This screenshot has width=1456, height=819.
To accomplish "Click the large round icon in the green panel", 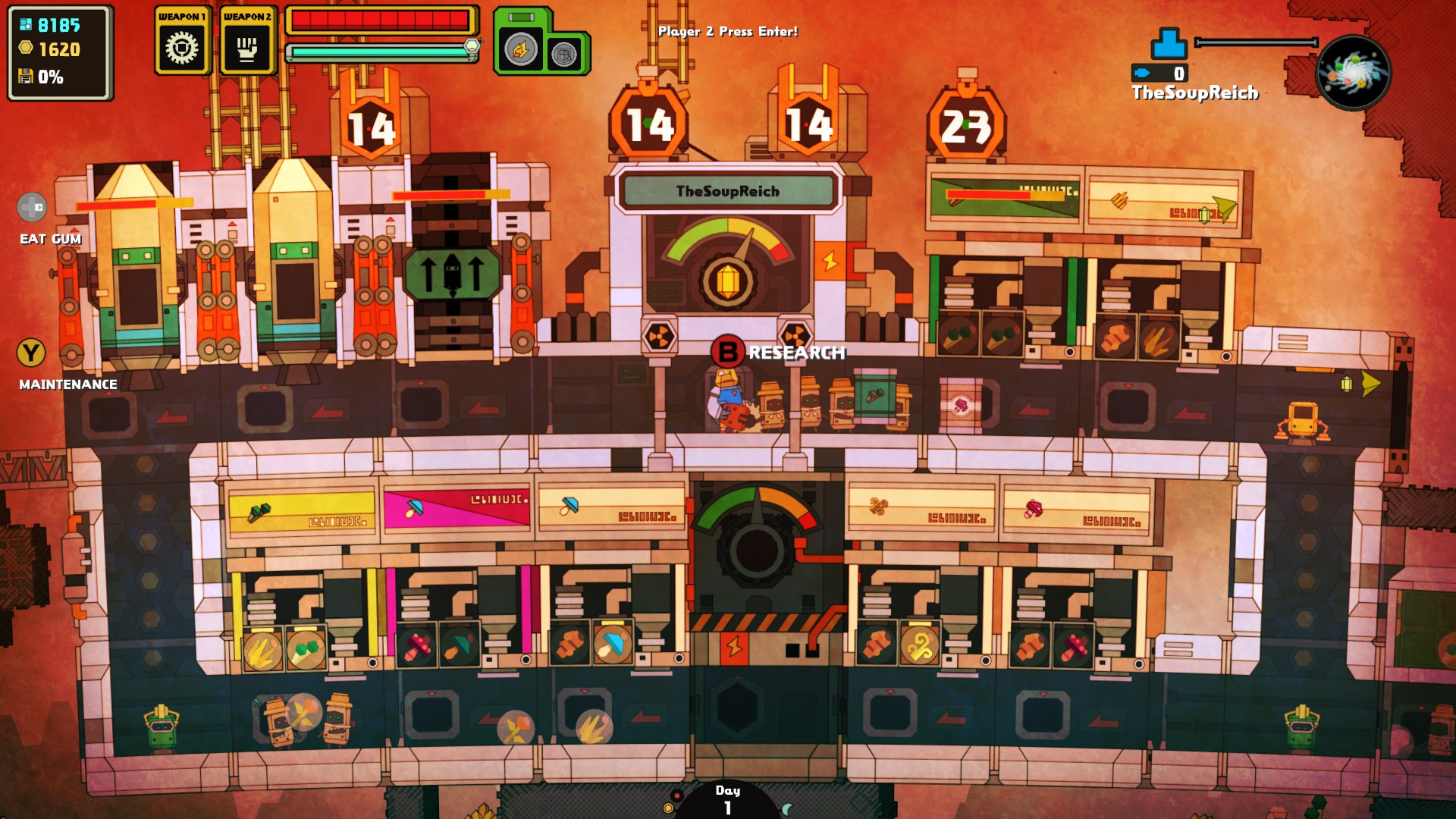I will (x=520, y=51).
